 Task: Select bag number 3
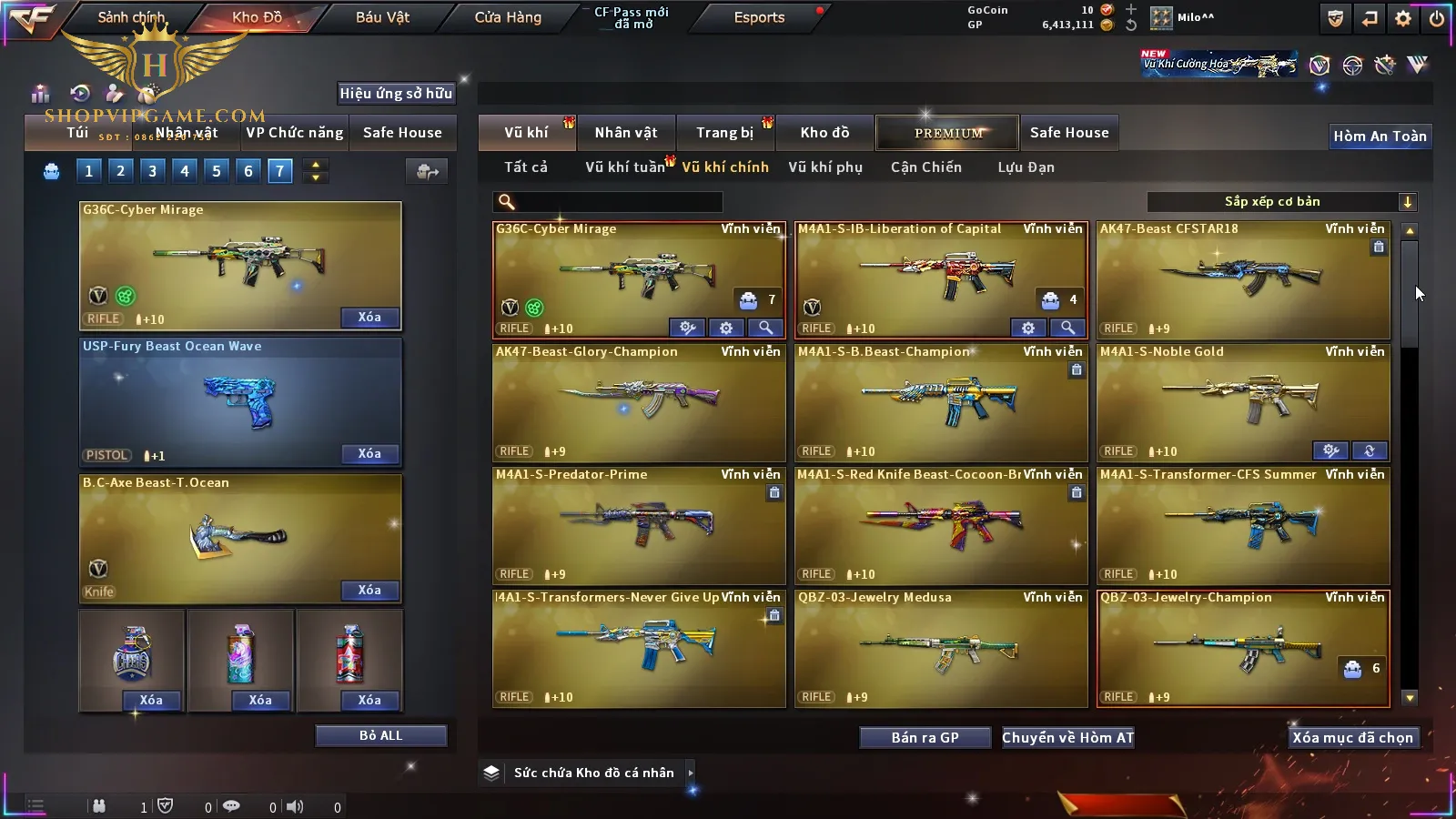pyautogui.click(x=152, y=171)
